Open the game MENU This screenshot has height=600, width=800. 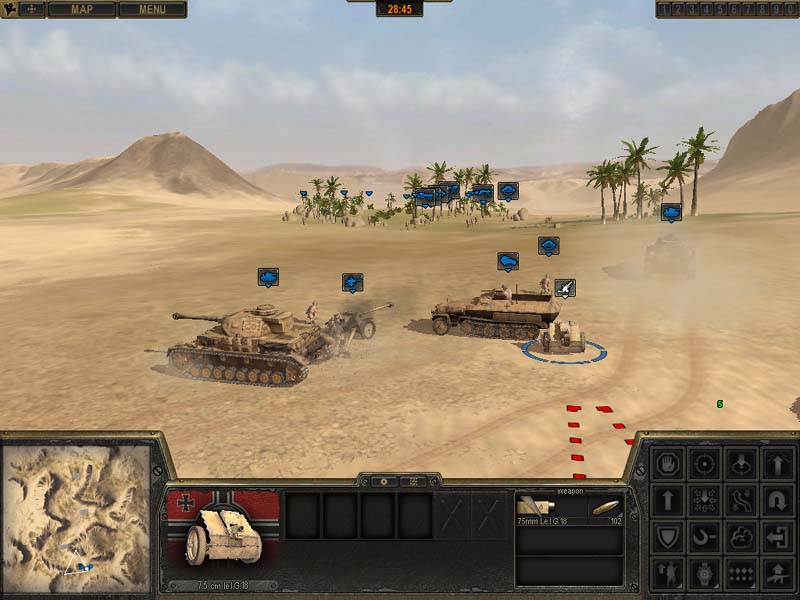point(152,10)
